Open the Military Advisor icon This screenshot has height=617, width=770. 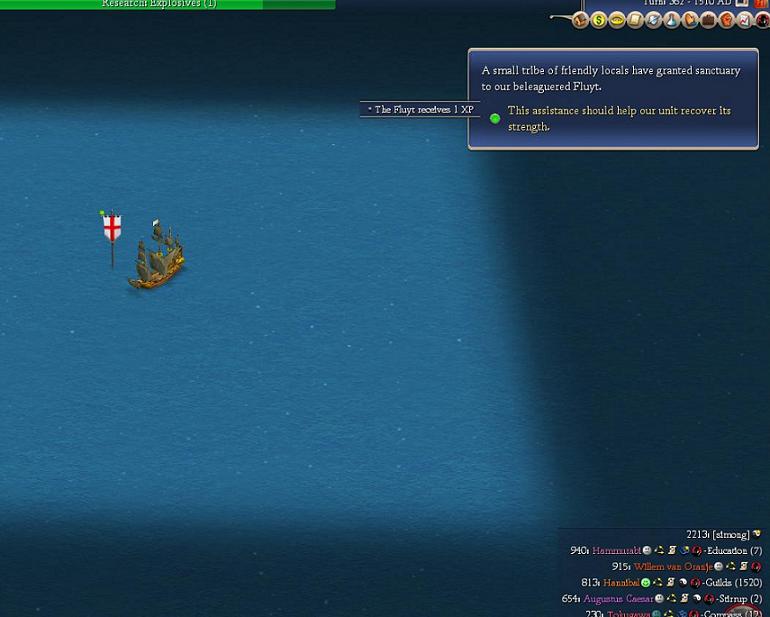pyautogui.click(x=653, y=20)
